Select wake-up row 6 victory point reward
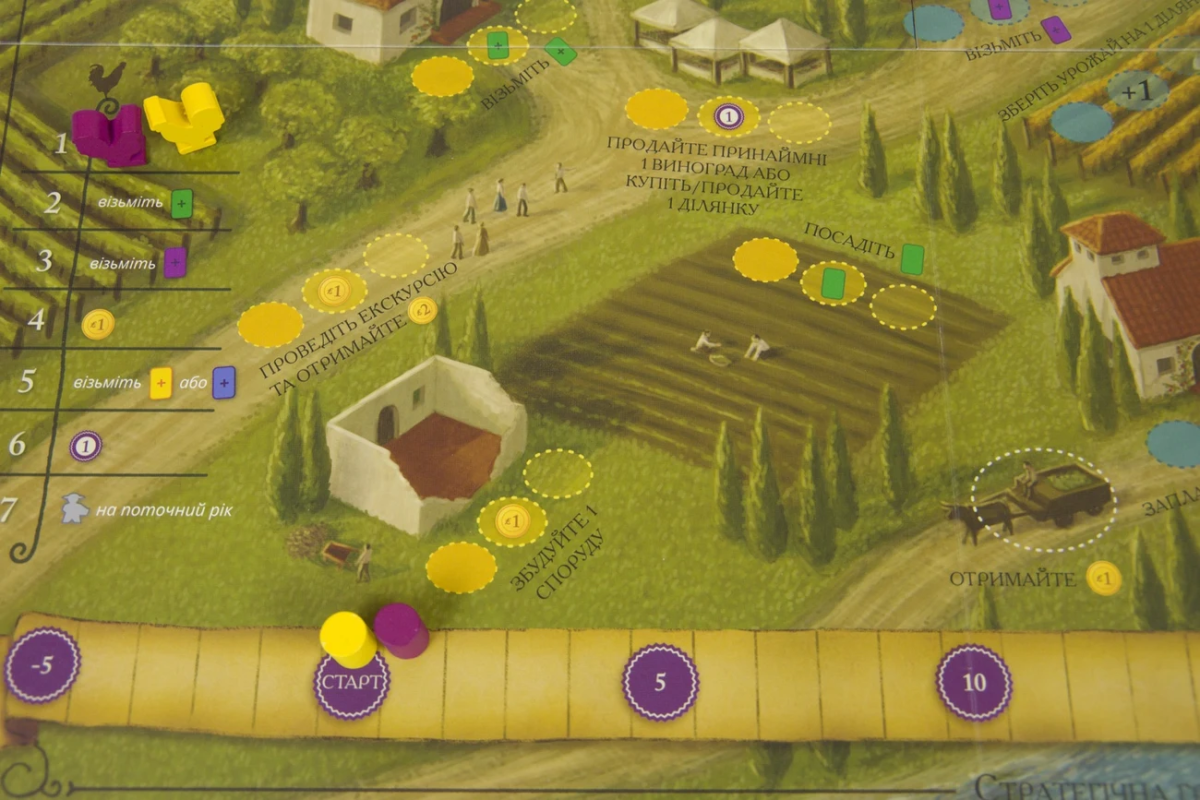Viewport: 1200px width, 800px height. (85, 445)
